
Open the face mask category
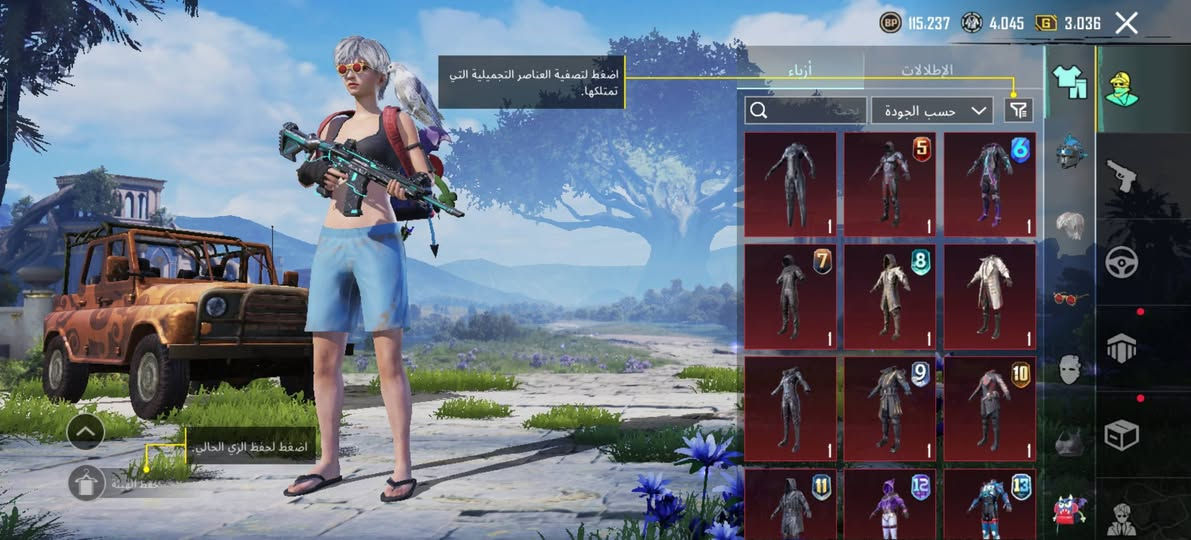coord(1070,369)
